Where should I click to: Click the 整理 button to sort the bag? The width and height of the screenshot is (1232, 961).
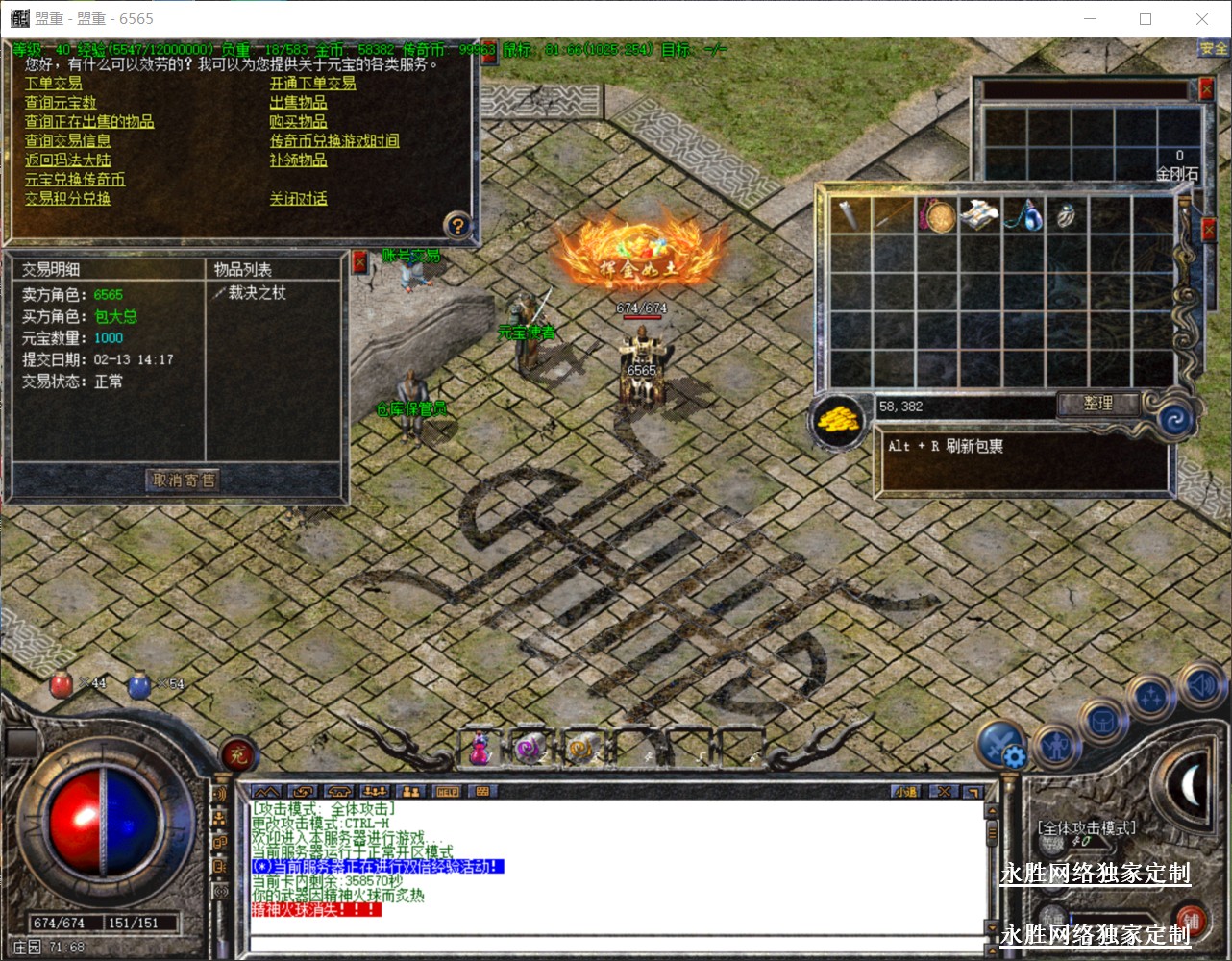pyautogui.click(x=1097, y=404)
